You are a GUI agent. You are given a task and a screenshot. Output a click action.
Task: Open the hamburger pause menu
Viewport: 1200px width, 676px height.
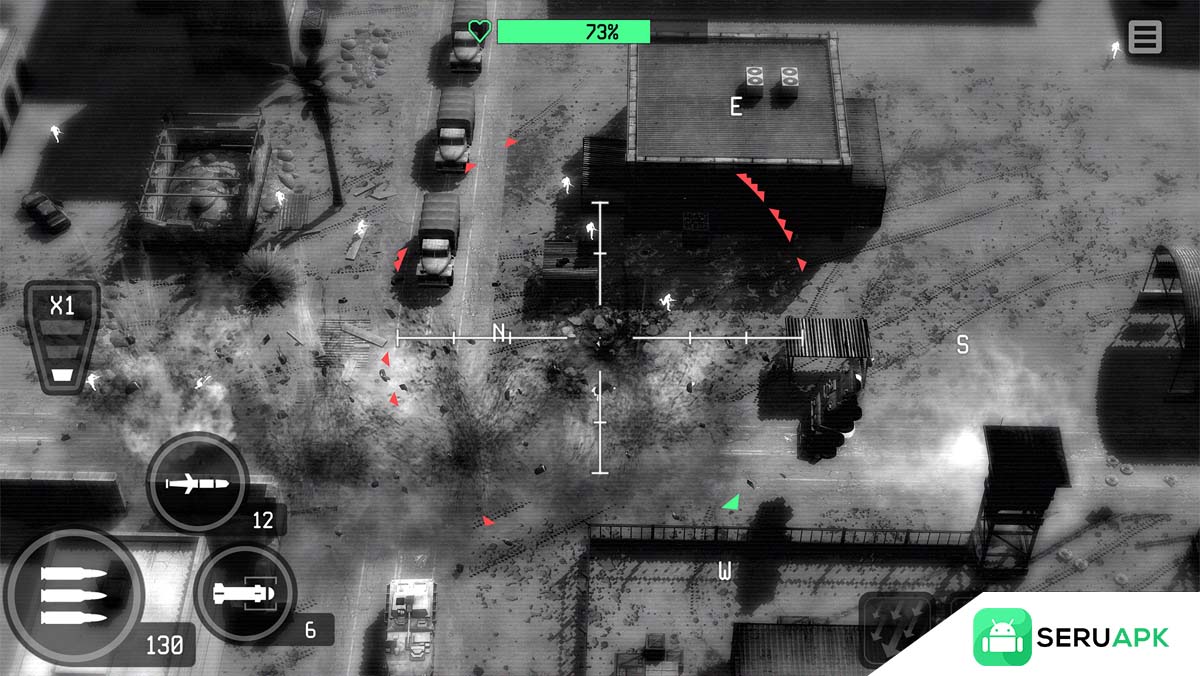pos(1144,37)
